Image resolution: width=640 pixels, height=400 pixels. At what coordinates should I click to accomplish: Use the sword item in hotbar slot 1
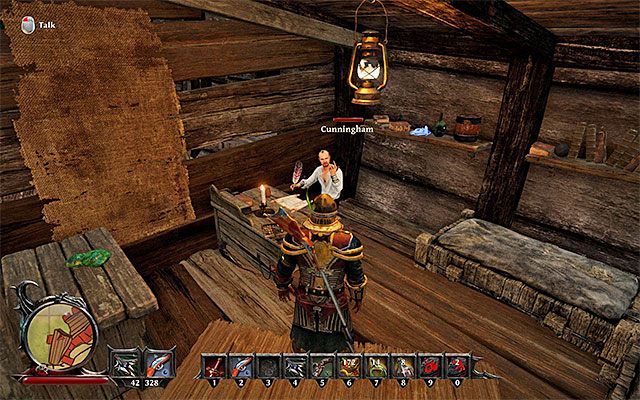pyautogui.click(x=213, y=366)
